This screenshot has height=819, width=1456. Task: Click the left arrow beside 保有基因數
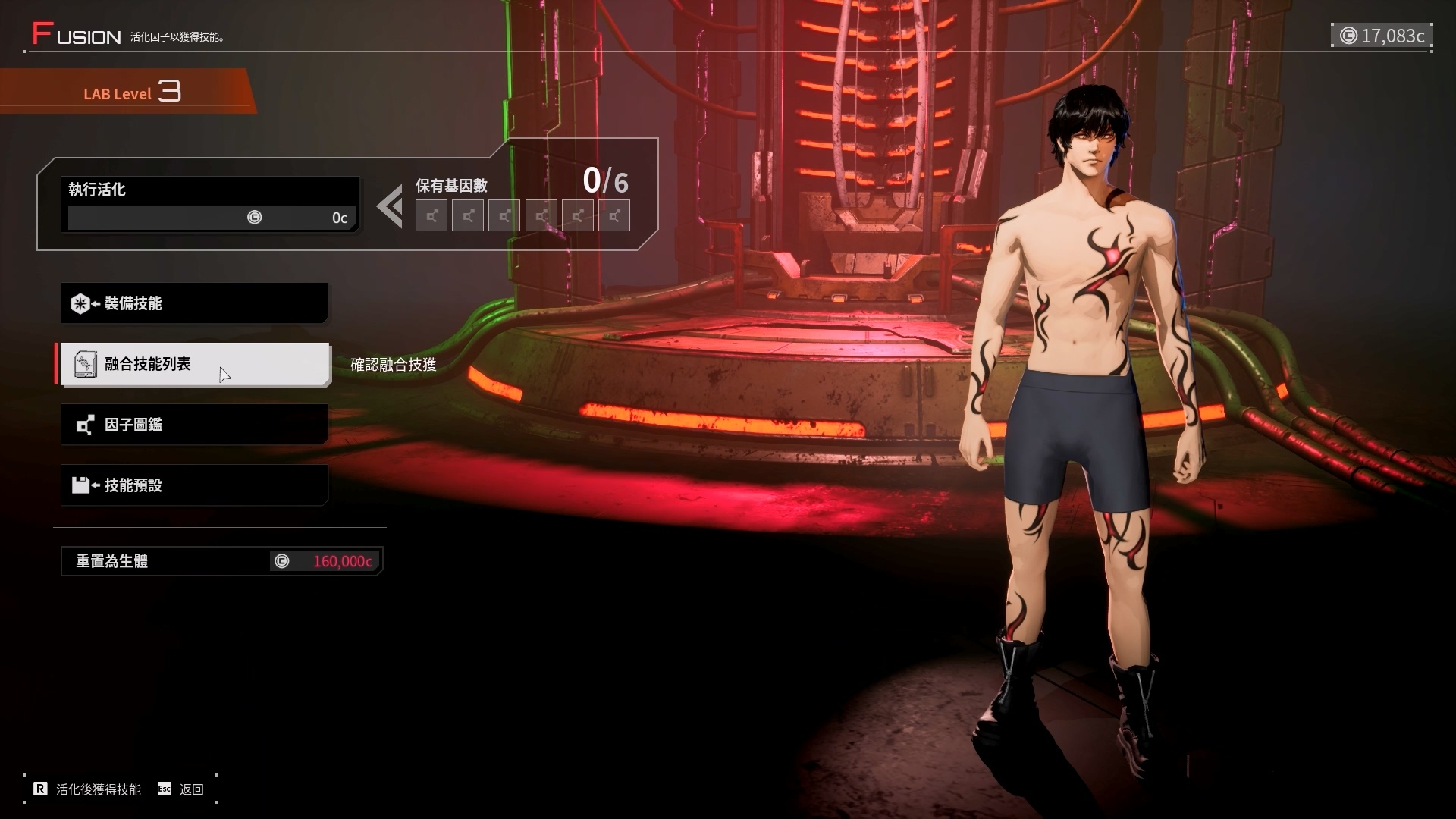(x=390, y=207)
